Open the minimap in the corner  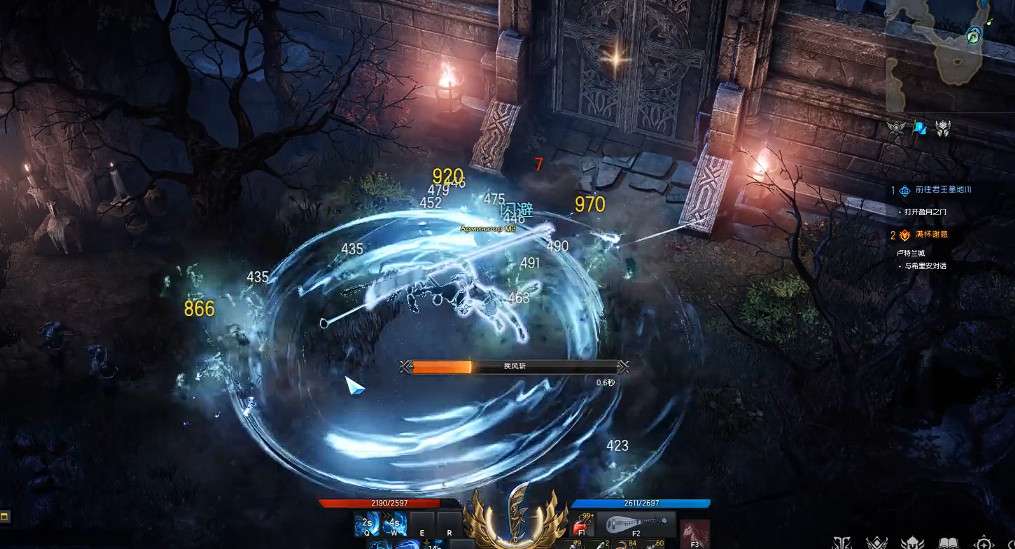click(x=948, y=52)
